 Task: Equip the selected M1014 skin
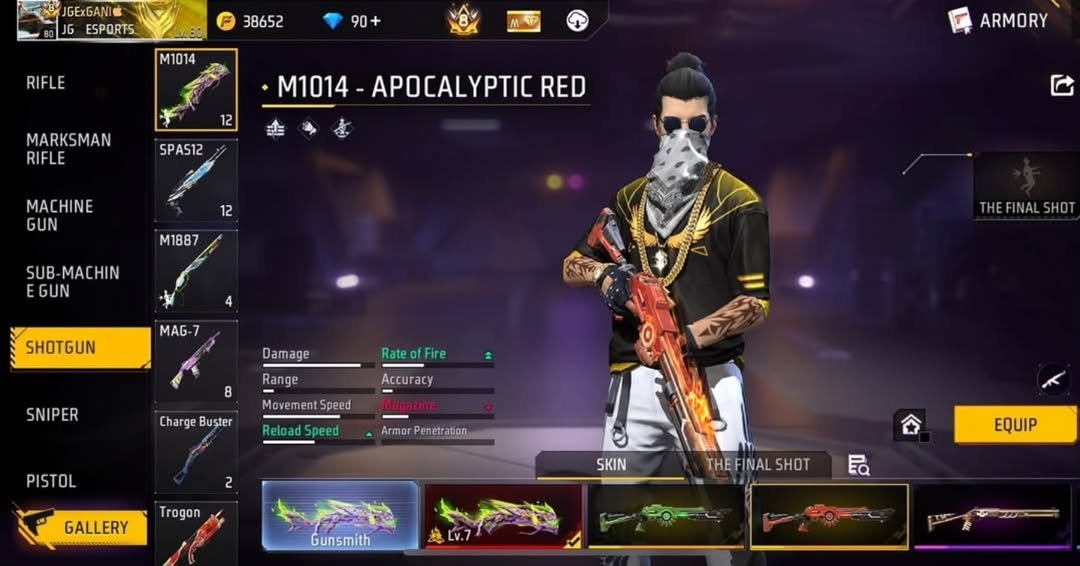pyautogui.click(x=1015, y=425)
